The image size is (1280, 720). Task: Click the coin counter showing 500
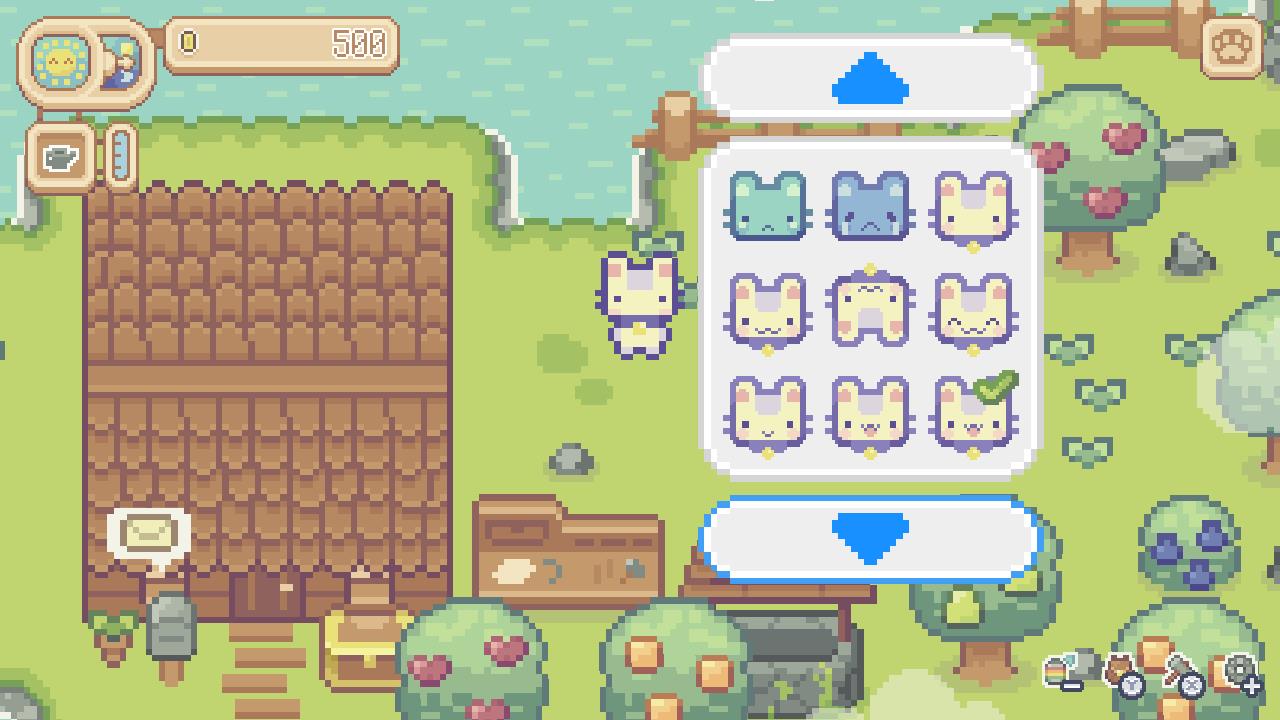[285, 44]
